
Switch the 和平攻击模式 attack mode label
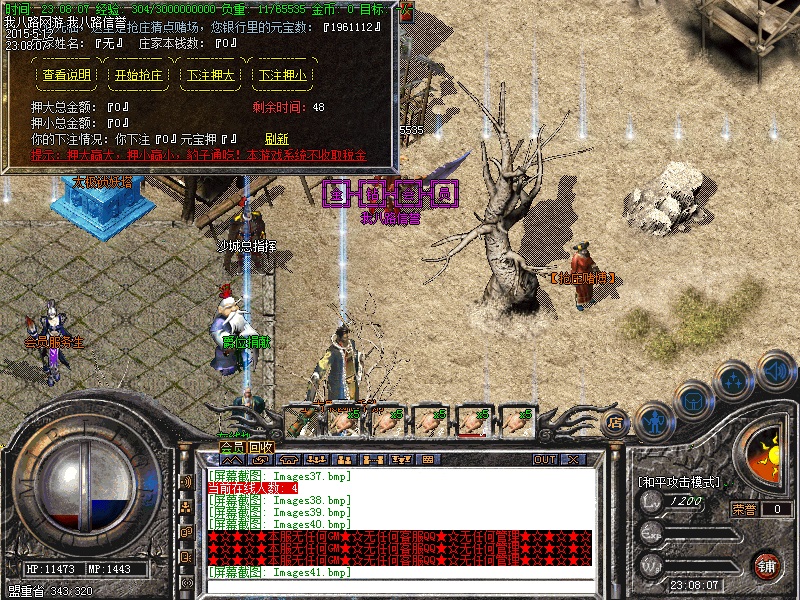[x=679, y=481]
